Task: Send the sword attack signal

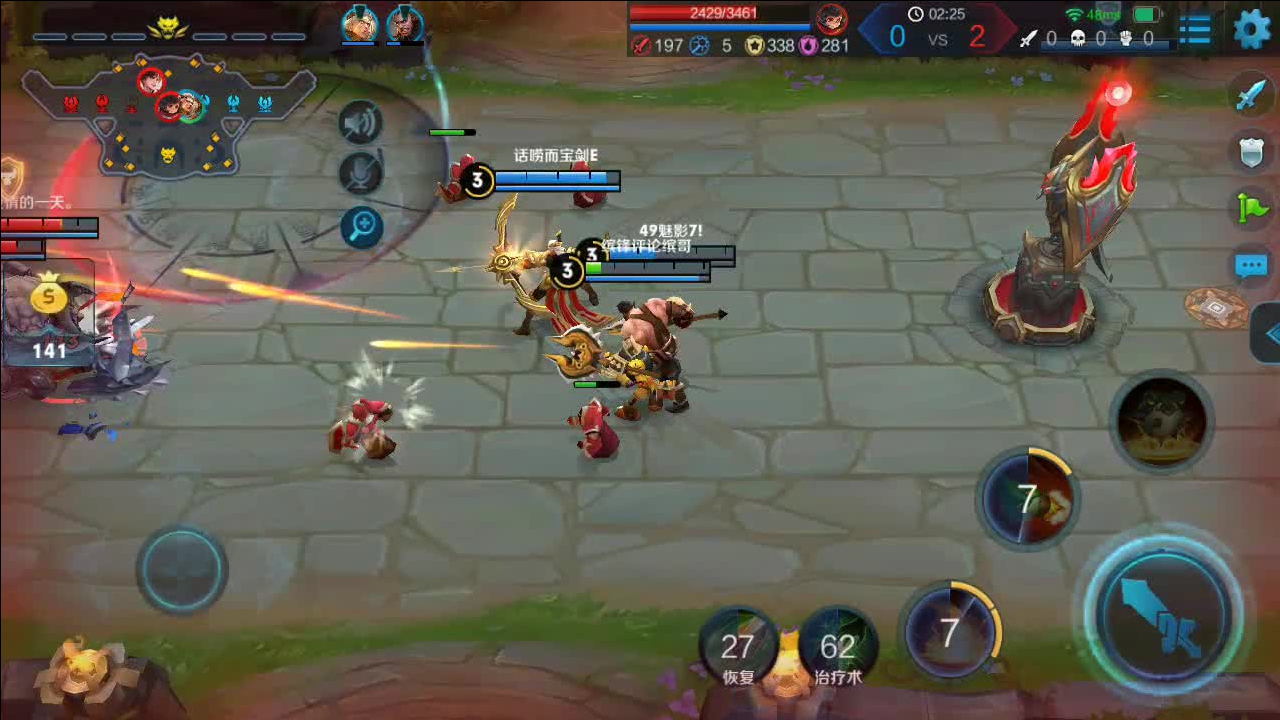Action: [x=1252, y=95]
